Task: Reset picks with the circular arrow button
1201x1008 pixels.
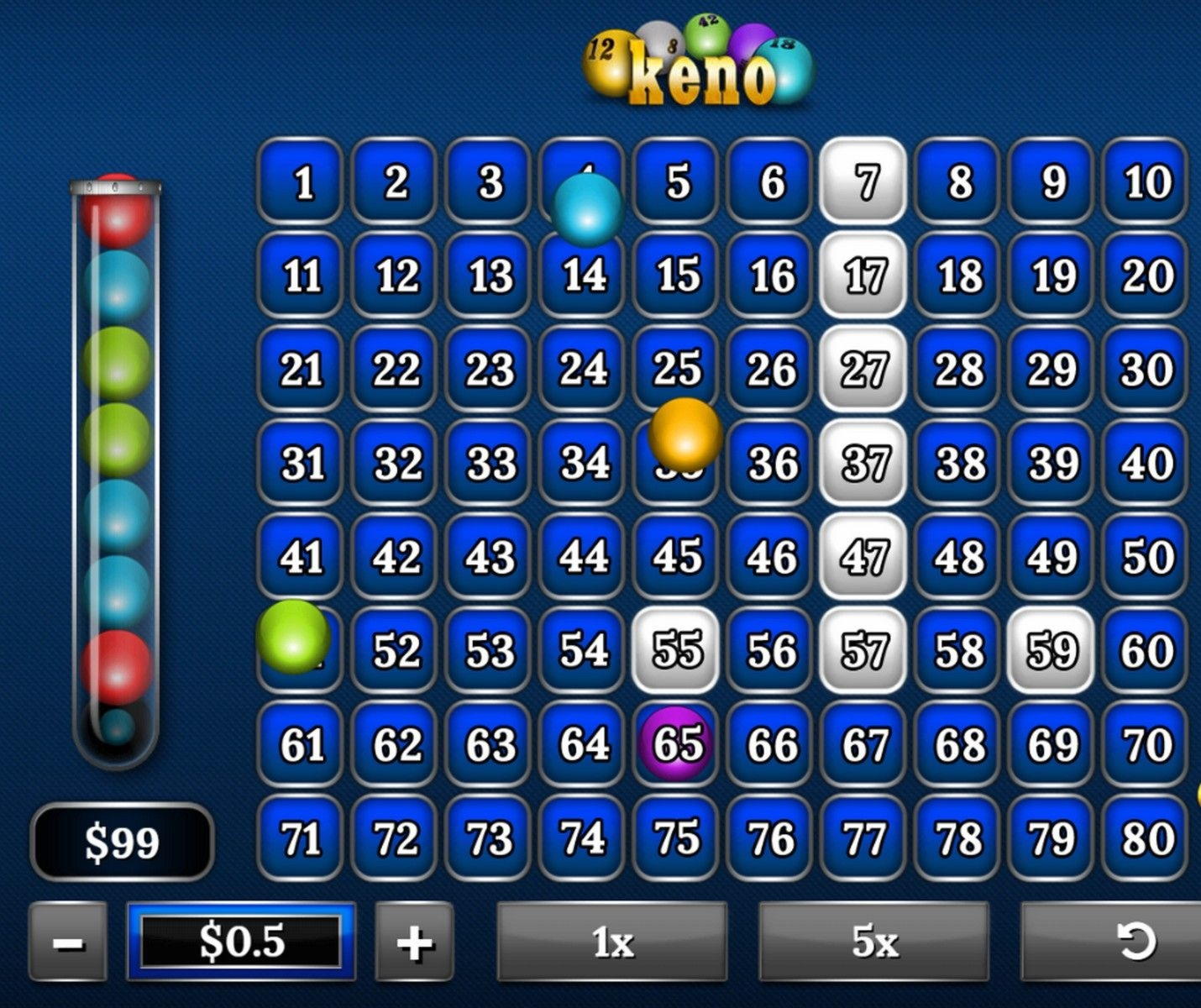Action: point(1134,941)
